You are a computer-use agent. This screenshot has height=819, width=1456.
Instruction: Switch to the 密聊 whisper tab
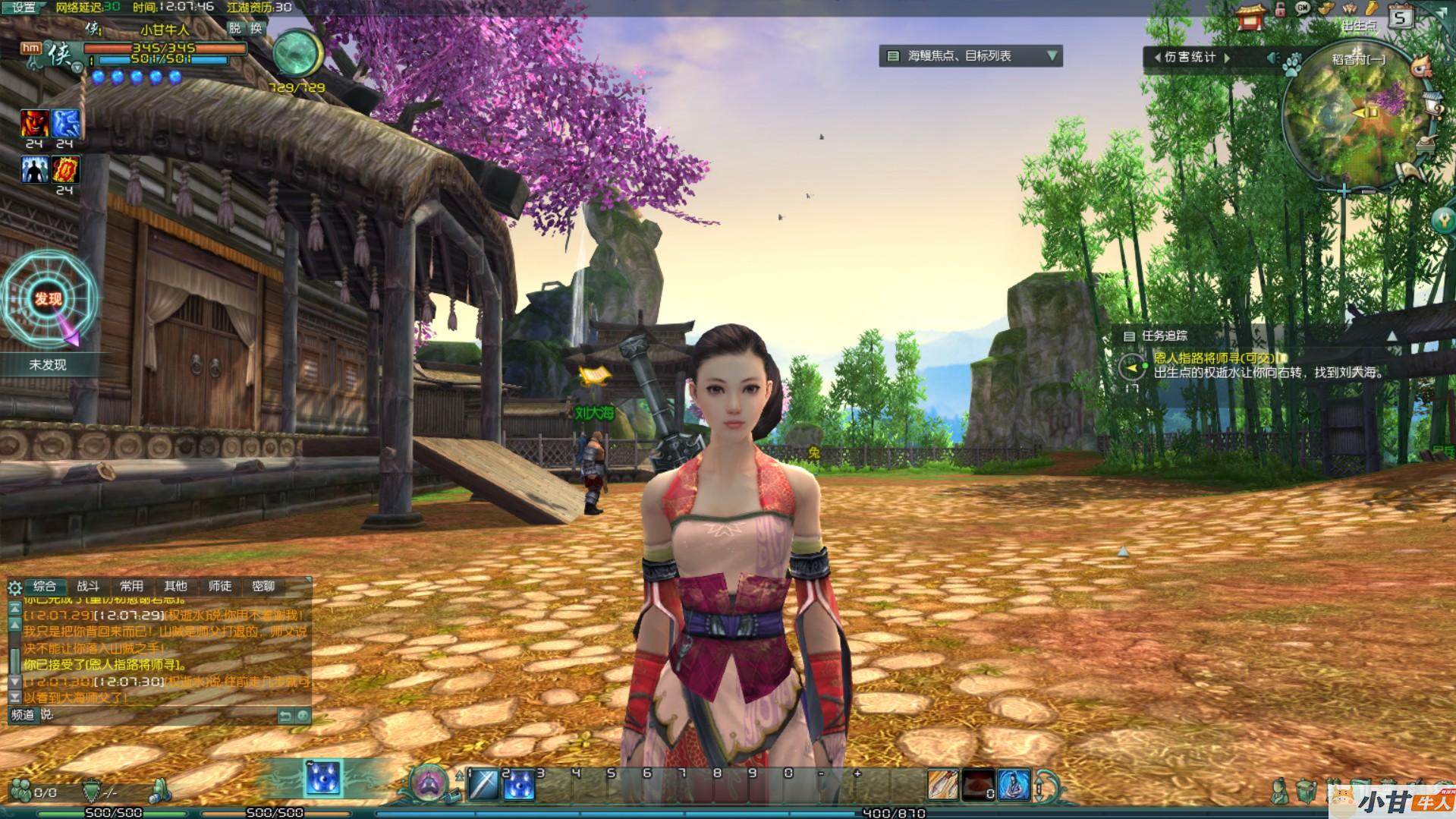(x=263, y=586)
